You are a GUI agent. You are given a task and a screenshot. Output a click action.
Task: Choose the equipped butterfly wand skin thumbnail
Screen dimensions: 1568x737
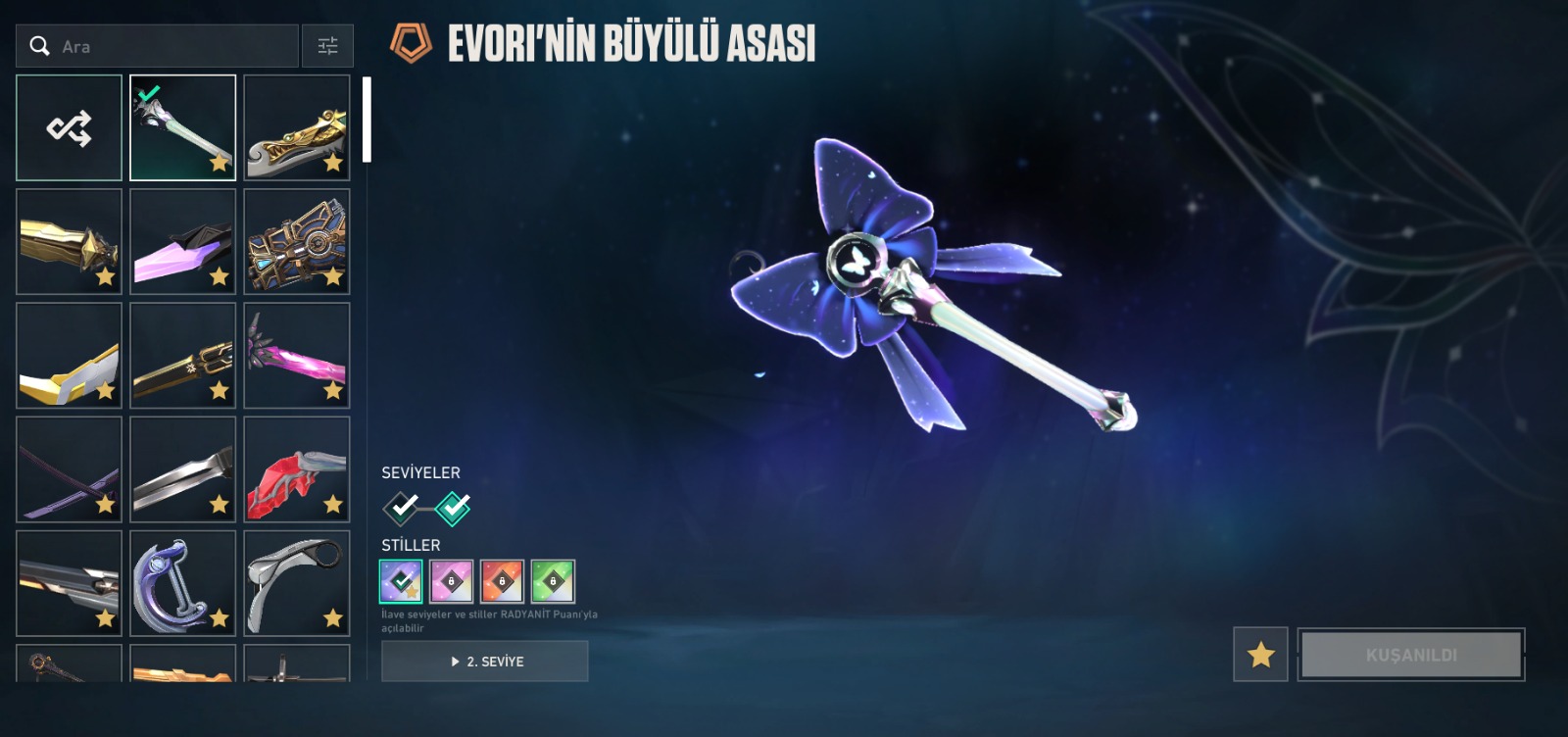[x=183, y=128]
